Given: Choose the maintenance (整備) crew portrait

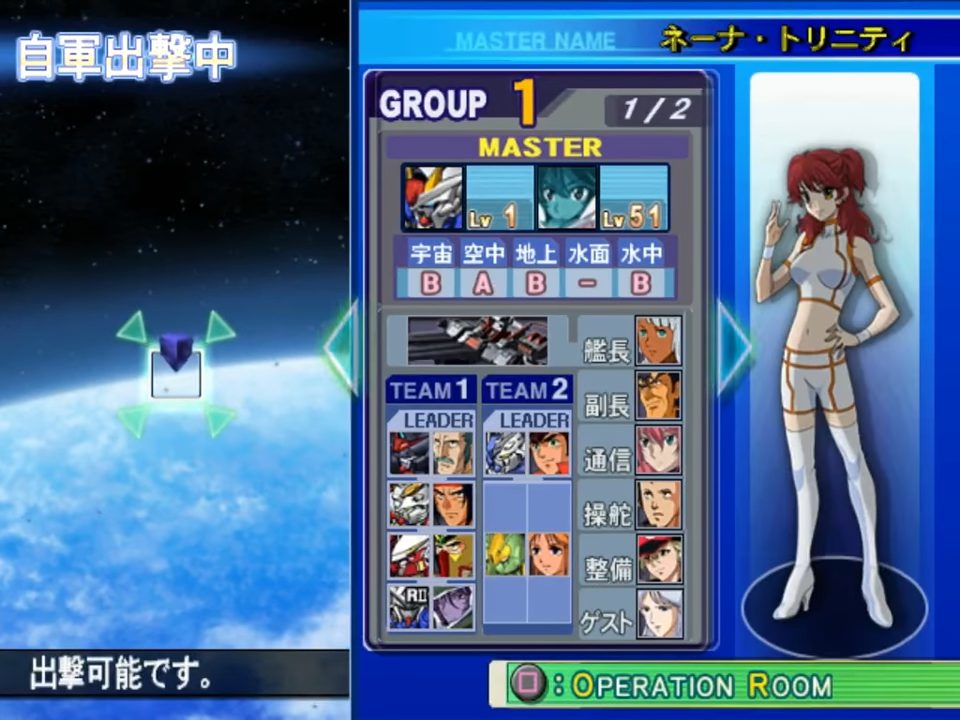Looking at the screenshot, I should coord(659,559).
